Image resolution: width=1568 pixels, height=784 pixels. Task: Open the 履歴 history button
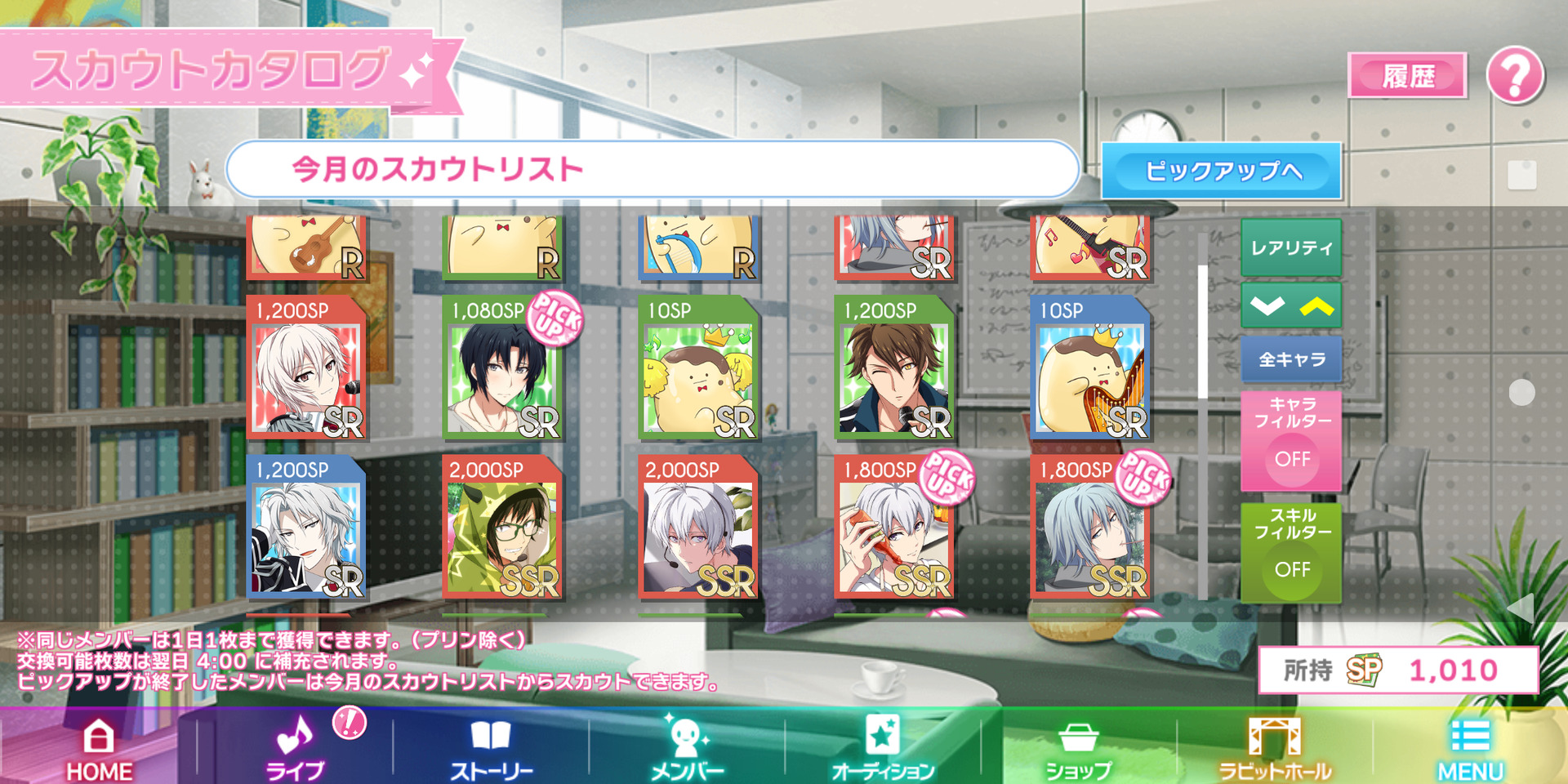[1407, 77]
